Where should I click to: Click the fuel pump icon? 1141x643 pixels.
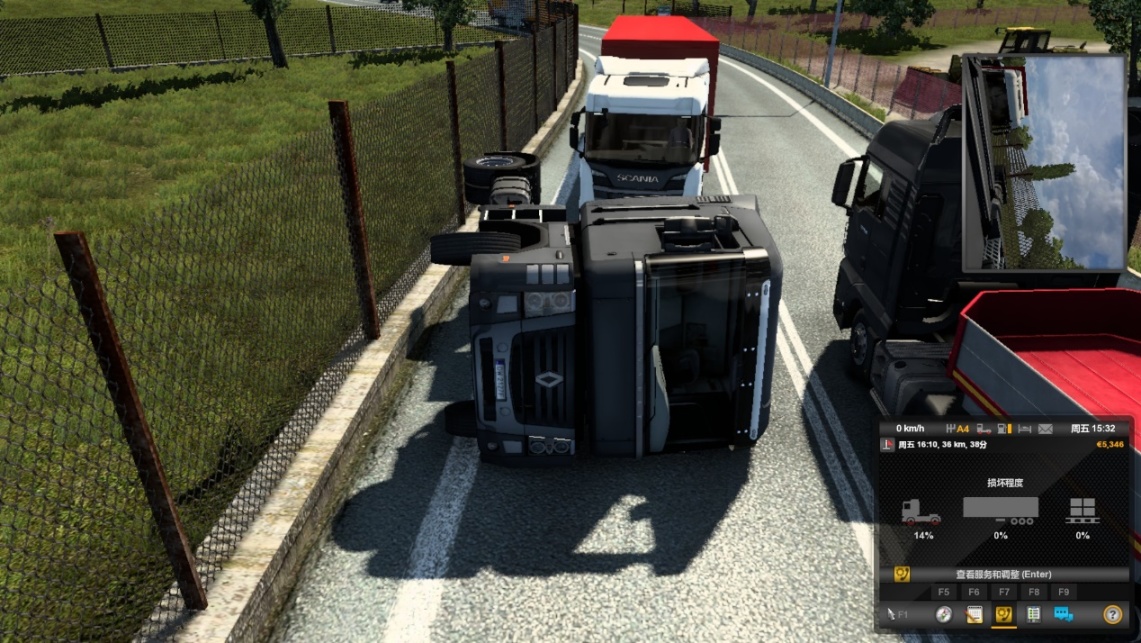(x=1005, y=429)
